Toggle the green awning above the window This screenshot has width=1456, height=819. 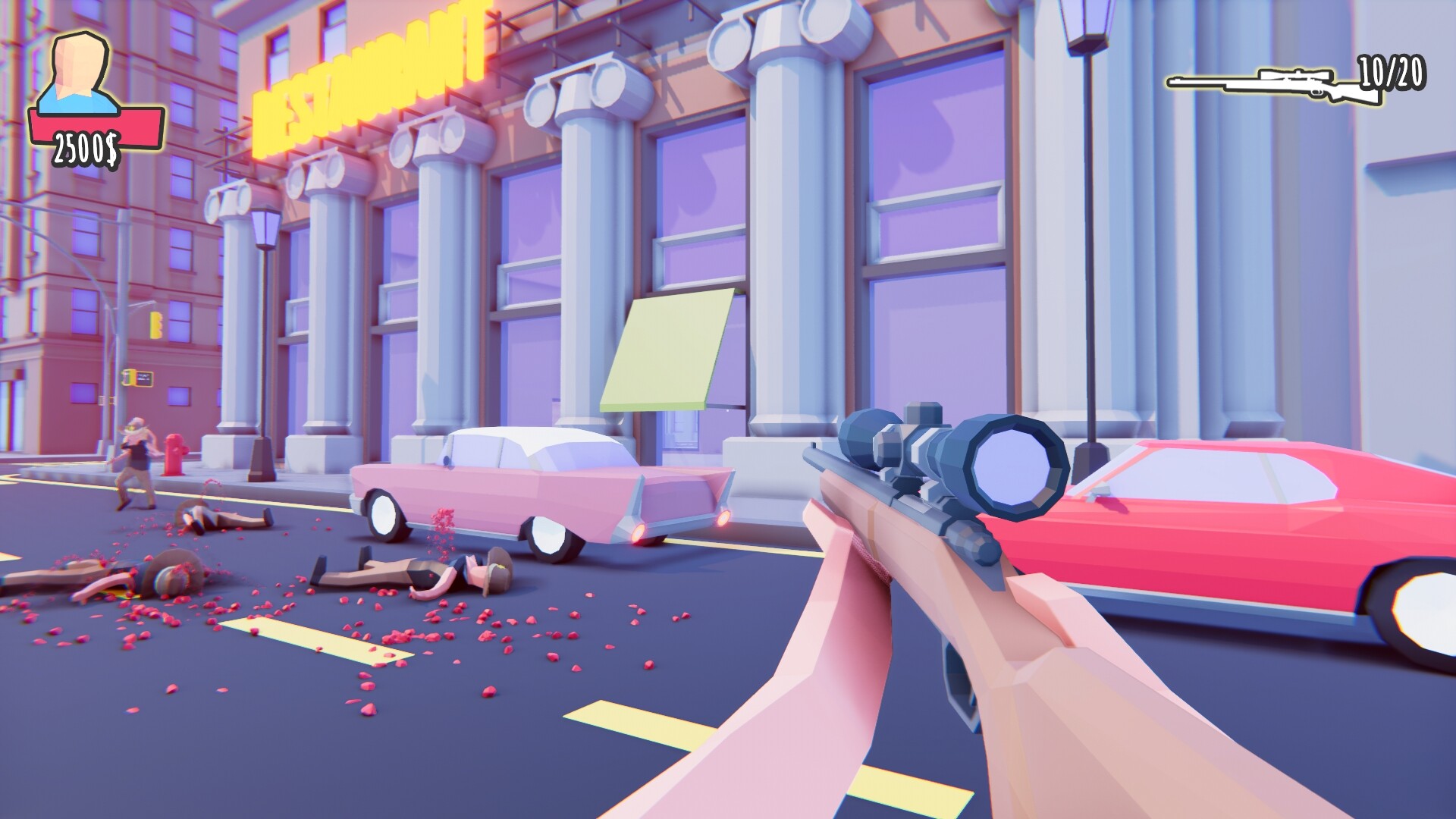click(x=667, y=349)
